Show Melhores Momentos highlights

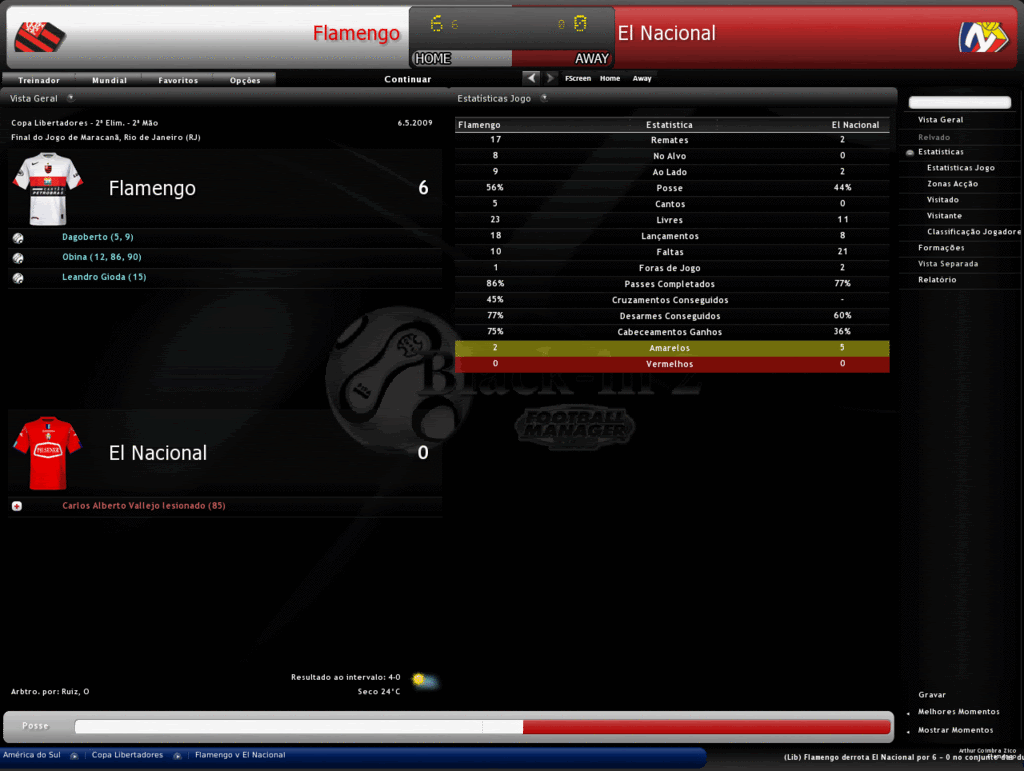pos(958,712)
